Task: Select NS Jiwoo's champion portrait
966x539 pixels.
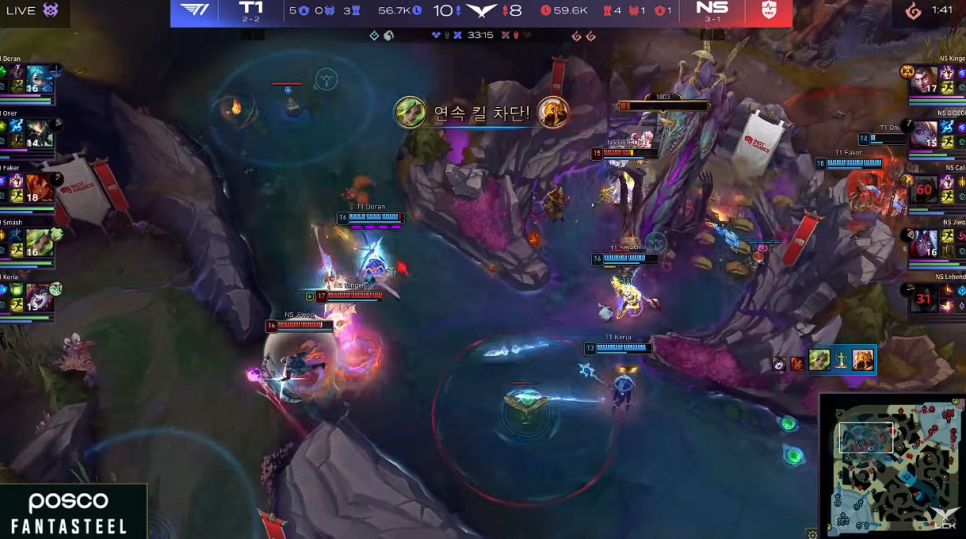Action: (924, 242)
